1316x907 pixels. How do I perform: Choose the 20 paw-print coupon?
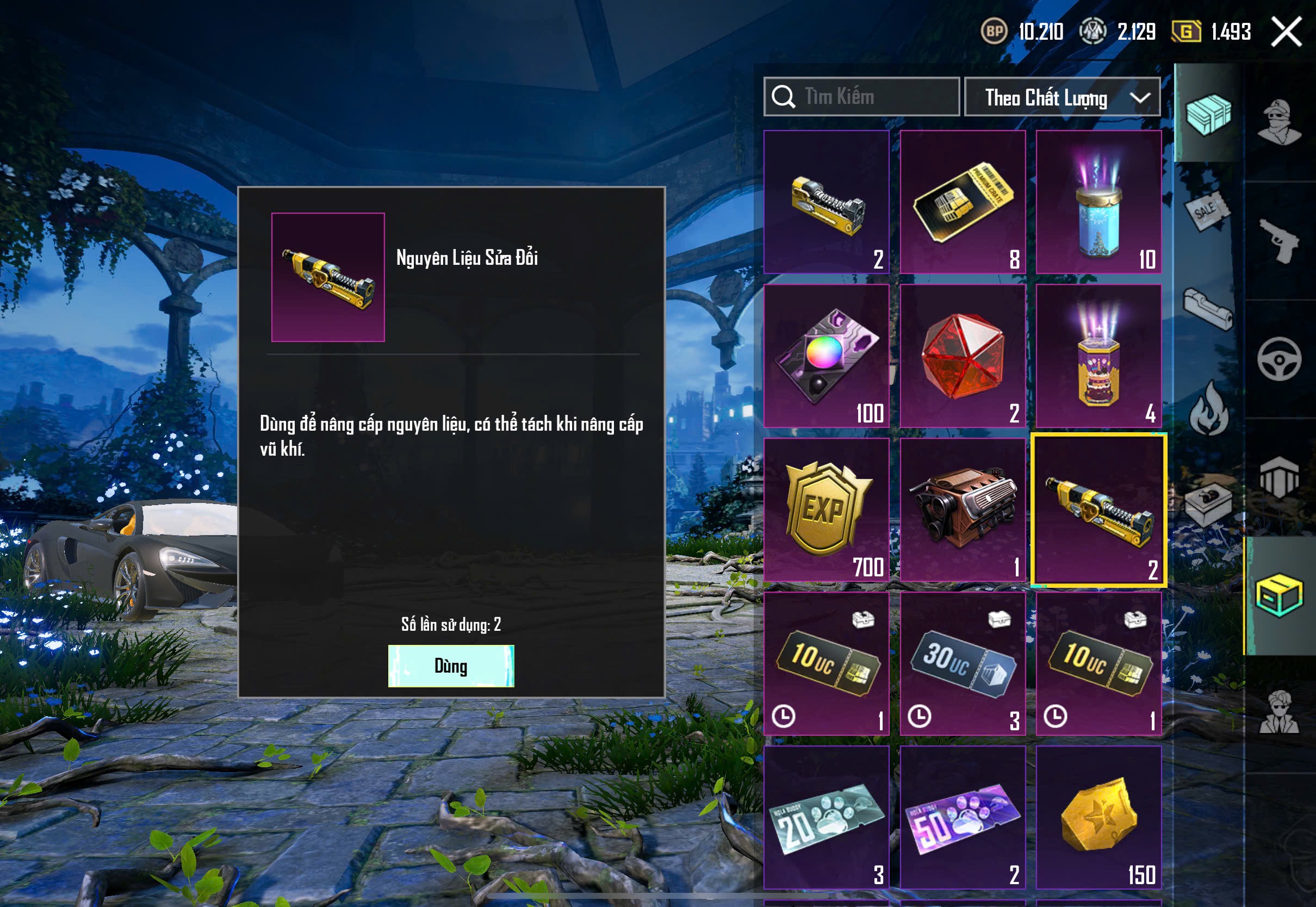826,817
